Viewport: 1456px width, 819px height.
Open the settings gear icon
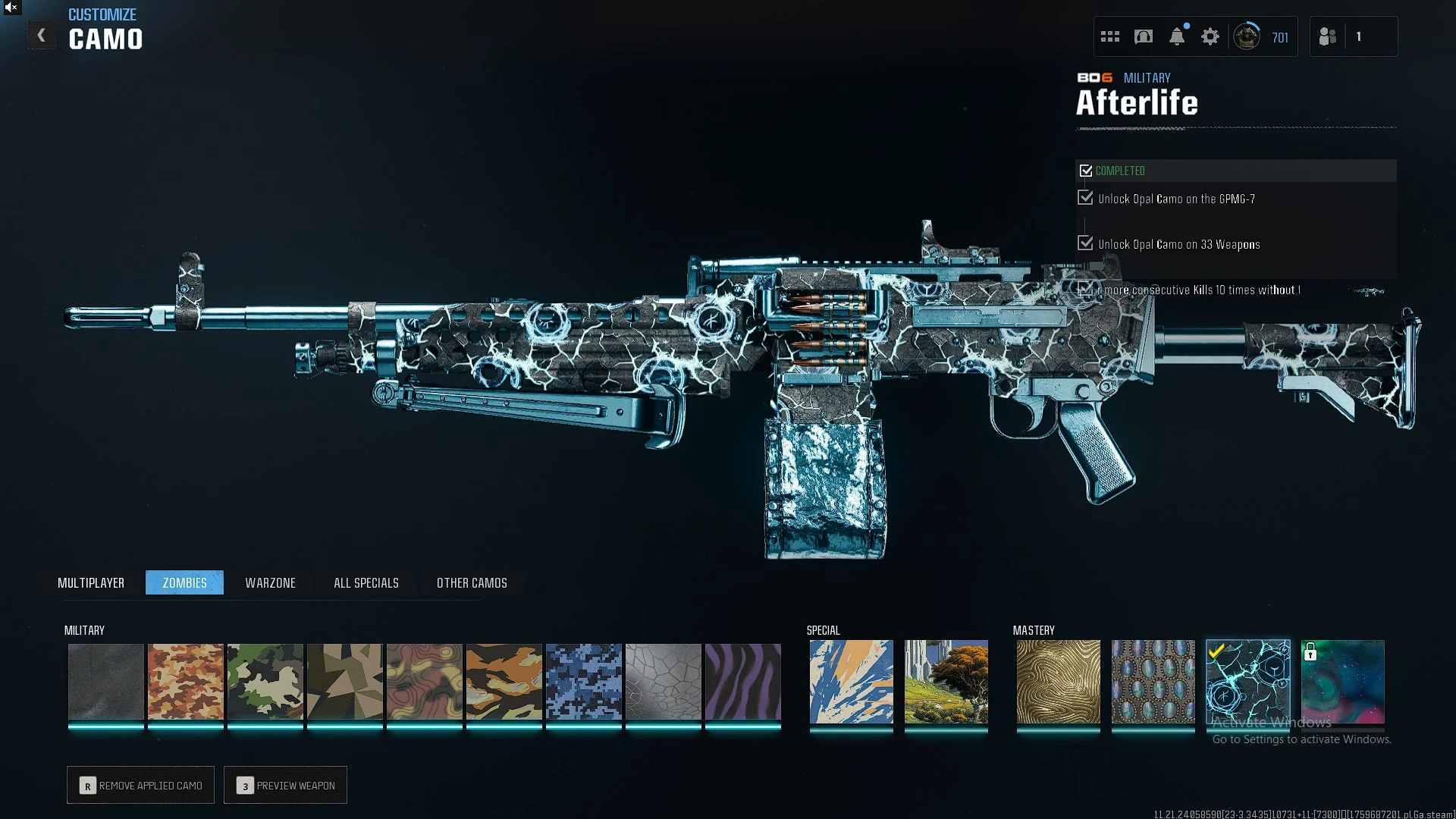click(x=1210, y=36)
